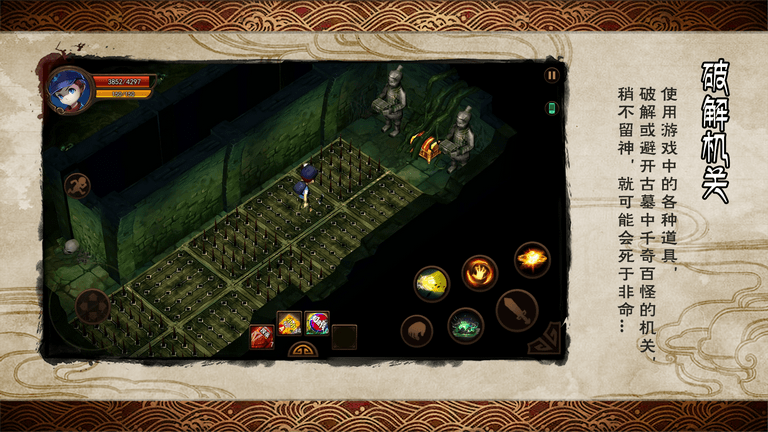768x432 pixels.
Task: Tap the fist punch button
Action: click(x=417, y=331)
